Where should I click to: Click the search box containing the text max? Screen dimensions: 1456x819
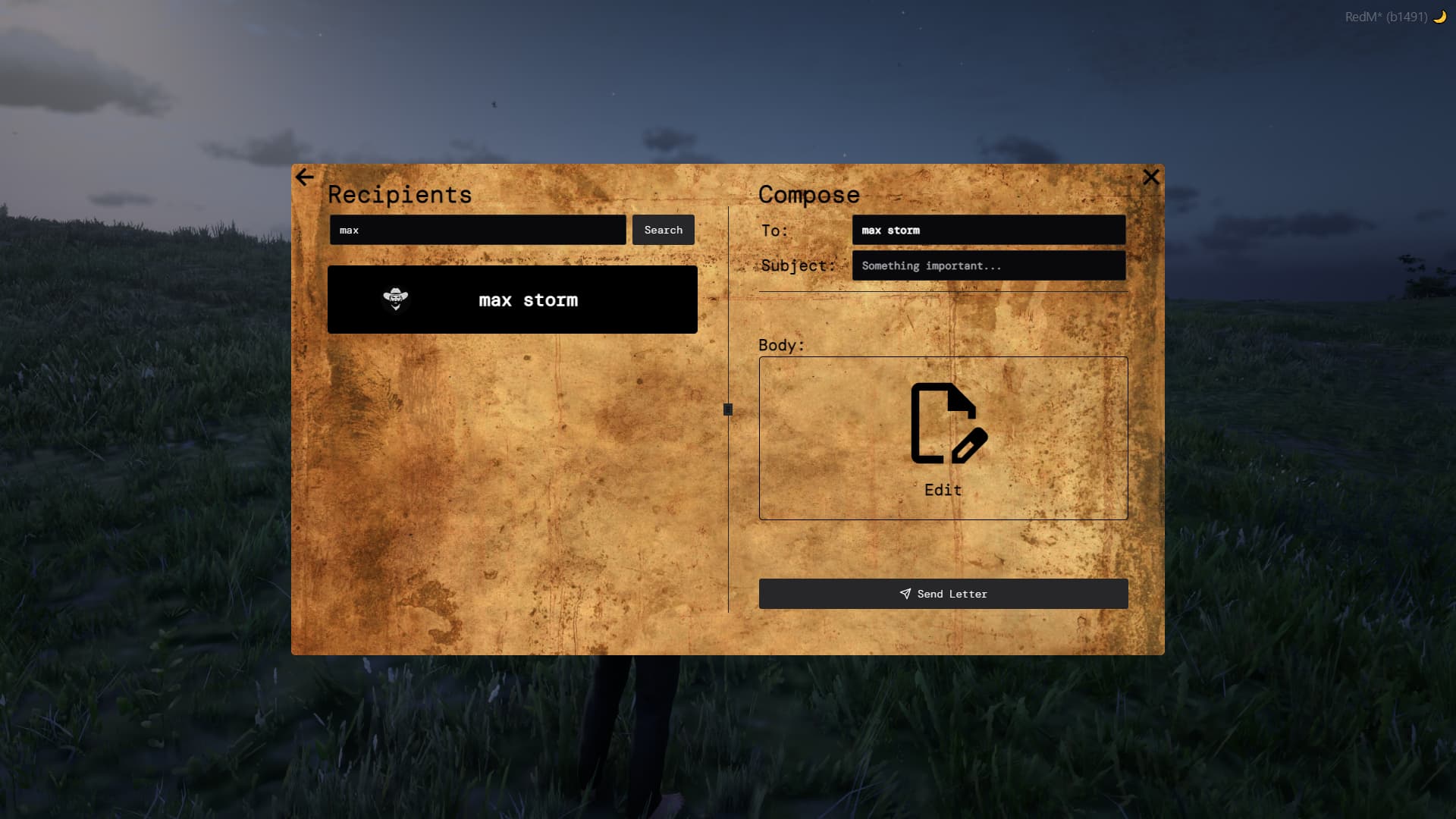pyautogui.click(x=478, y=230)
